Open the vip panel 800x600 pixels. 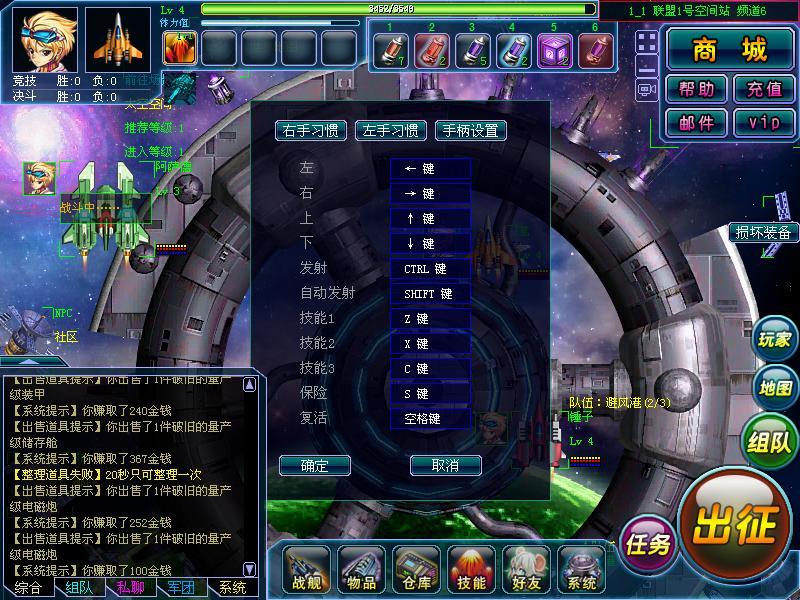[x=763, y=122]
